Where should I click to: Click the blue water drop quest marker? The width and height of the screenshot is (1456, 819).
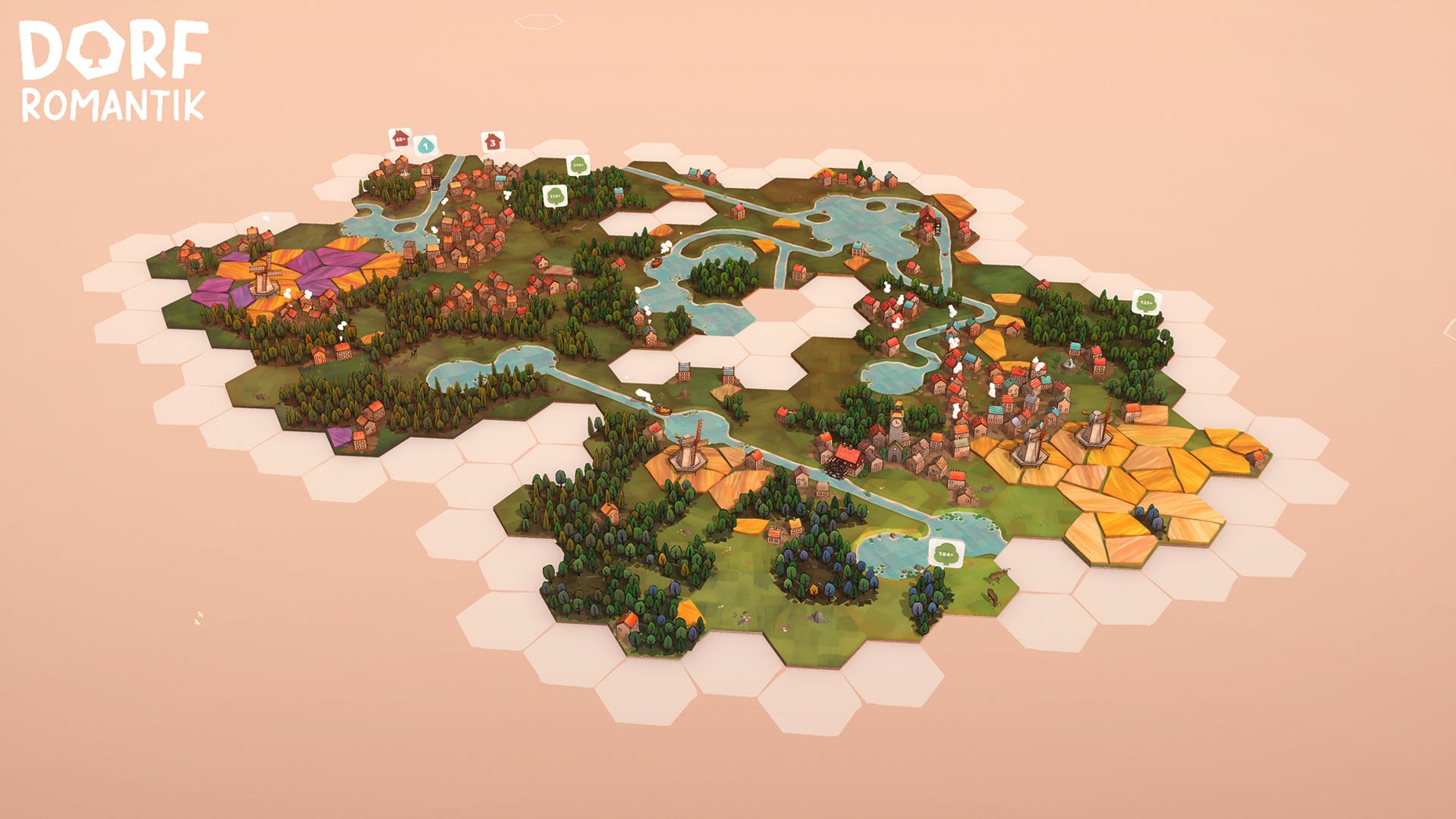tap(426, 145)
